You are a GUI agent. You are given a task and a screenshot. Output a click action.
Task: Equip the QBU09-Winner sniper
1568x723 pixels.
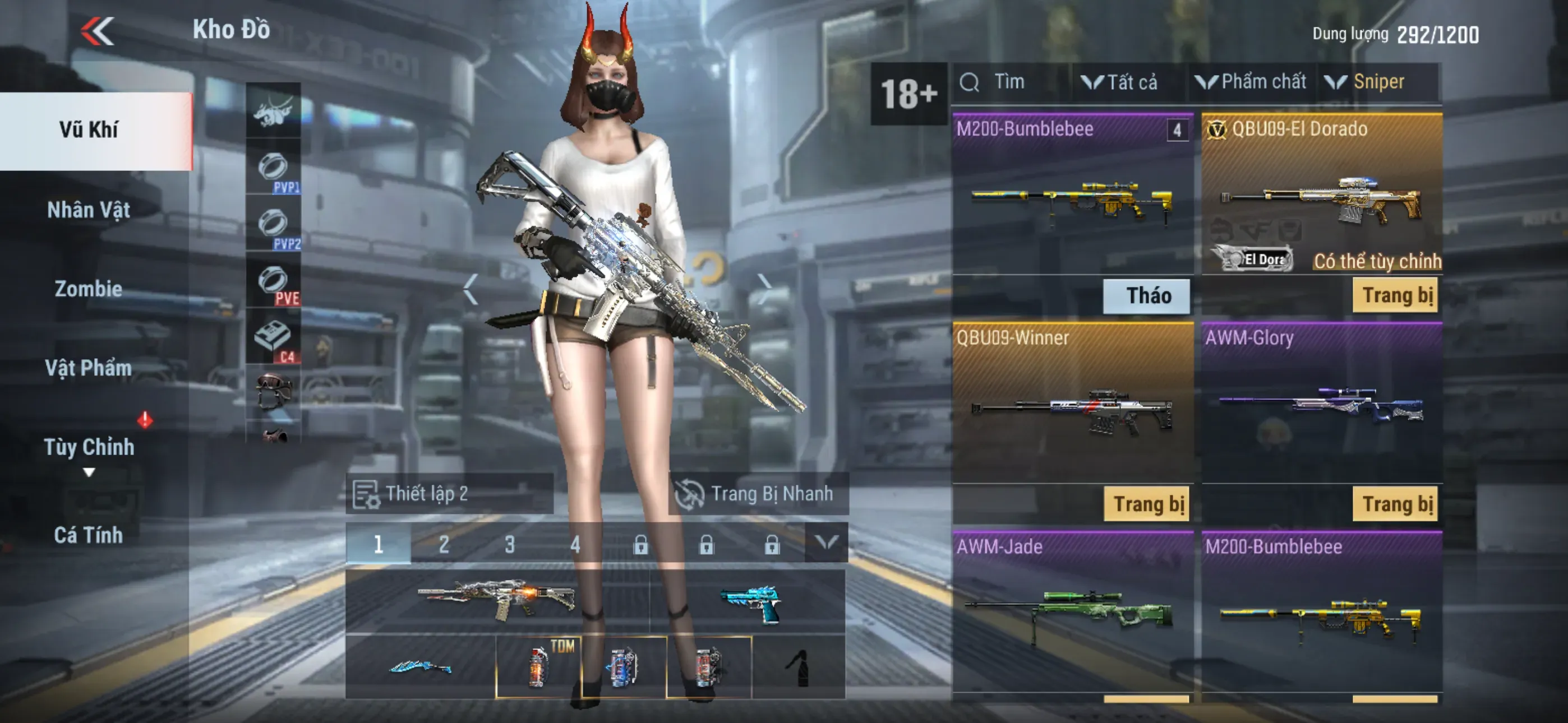pos(1147,504)
